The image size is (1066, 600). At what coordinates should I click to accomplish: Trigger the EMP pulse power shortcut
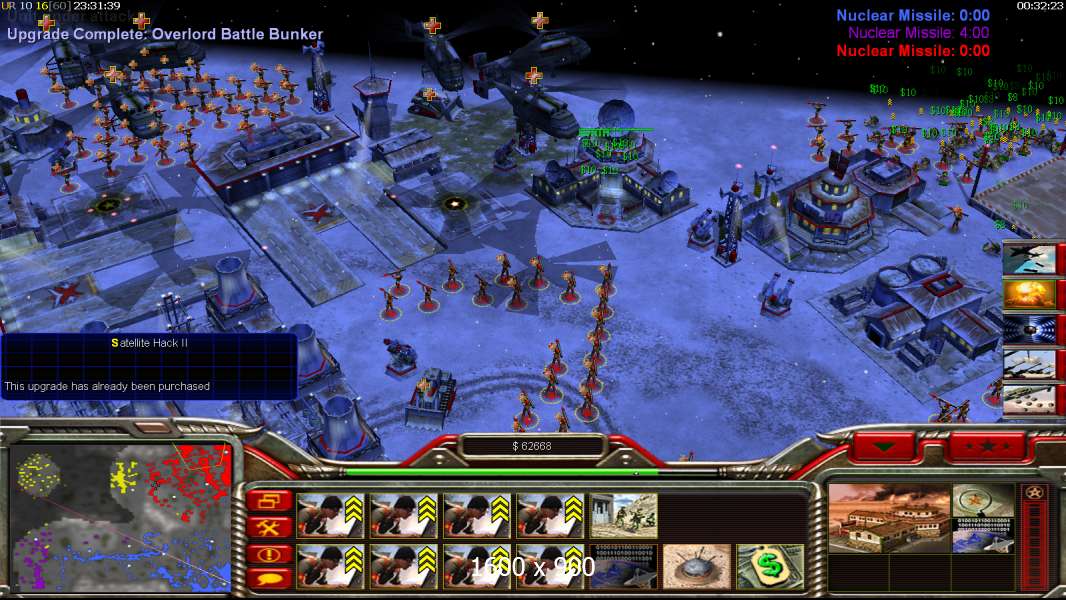point(1028,330)
